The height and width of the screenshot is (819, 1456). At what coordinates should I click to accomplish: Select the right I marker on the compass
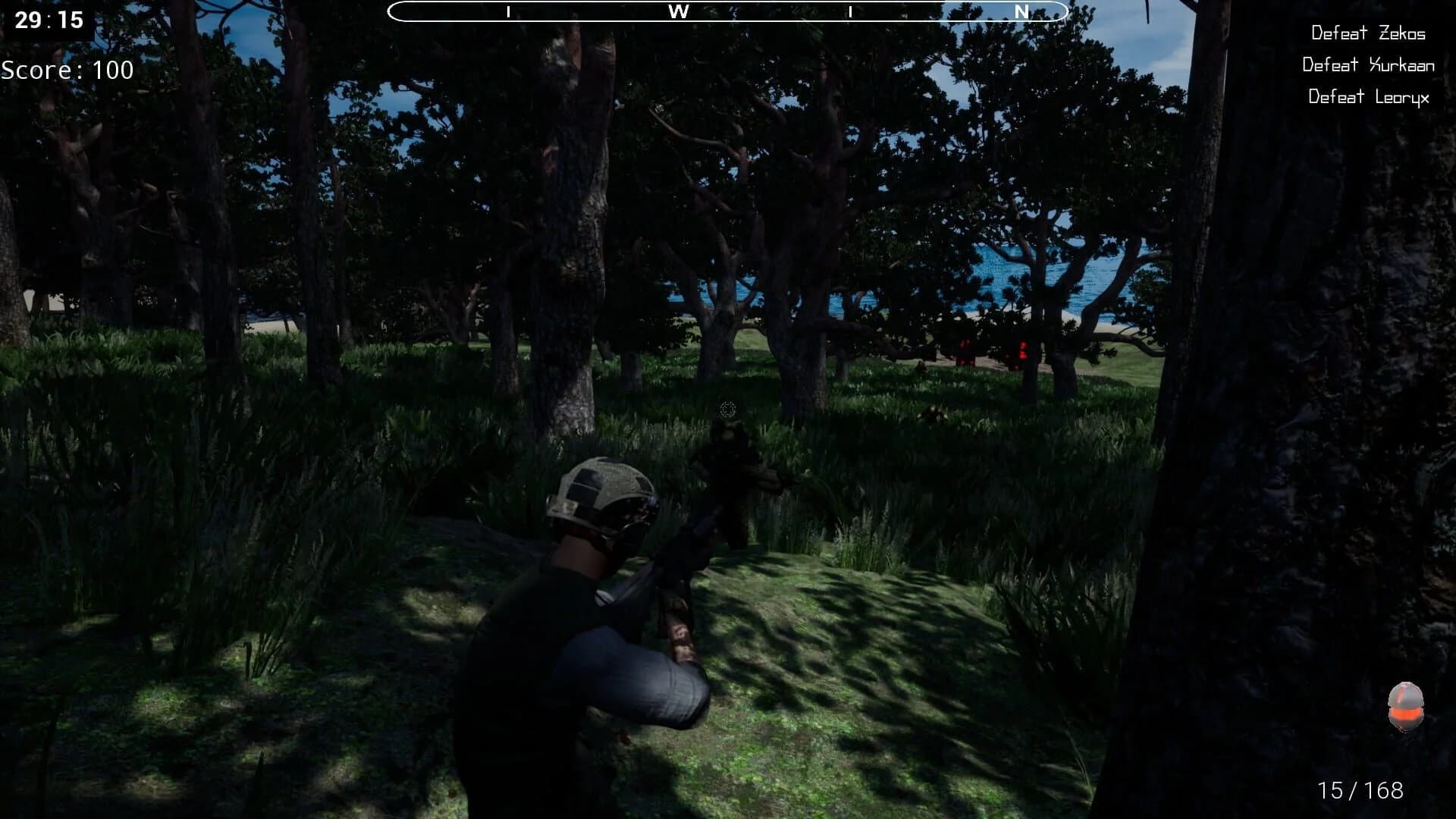click(852, 12)
